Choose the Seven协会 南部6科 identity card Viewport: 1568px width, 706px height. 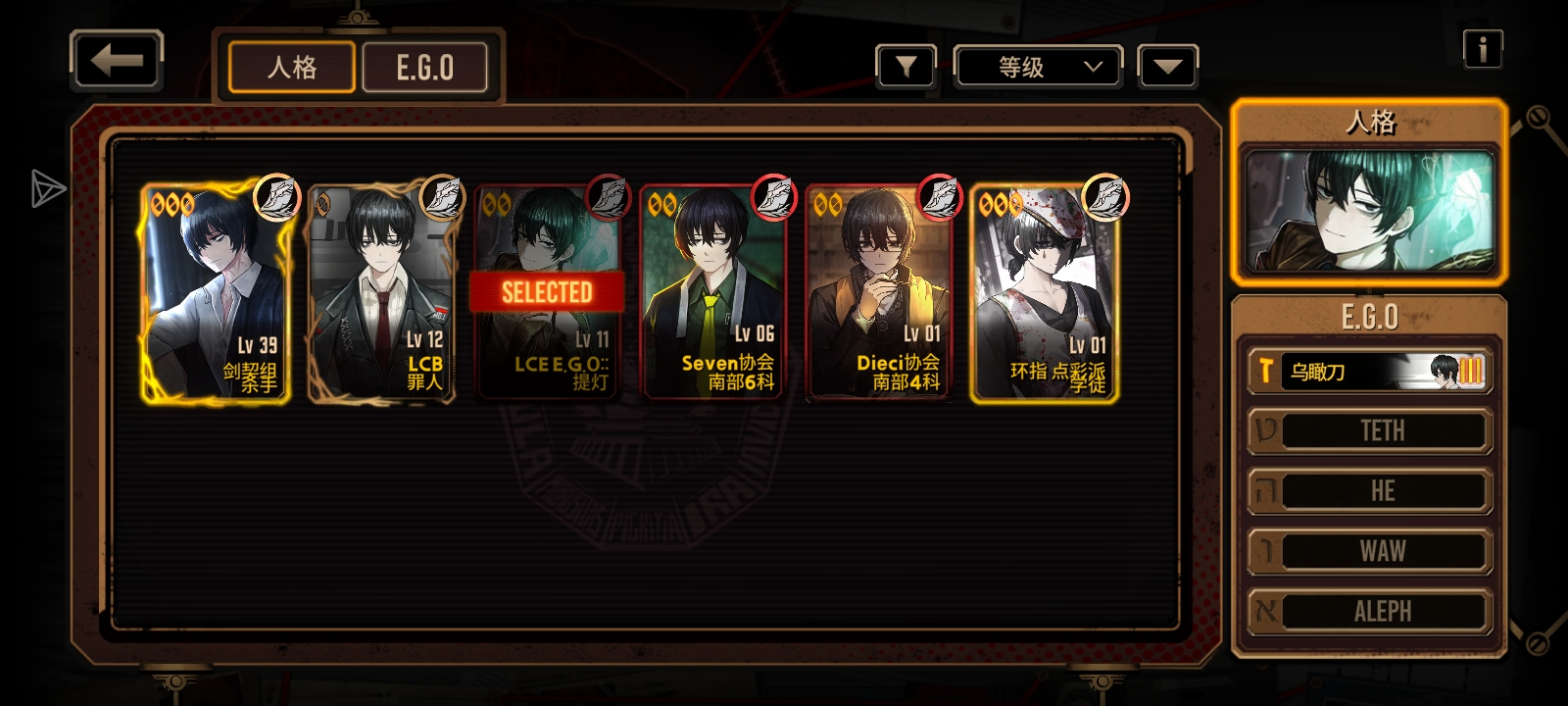712,293
